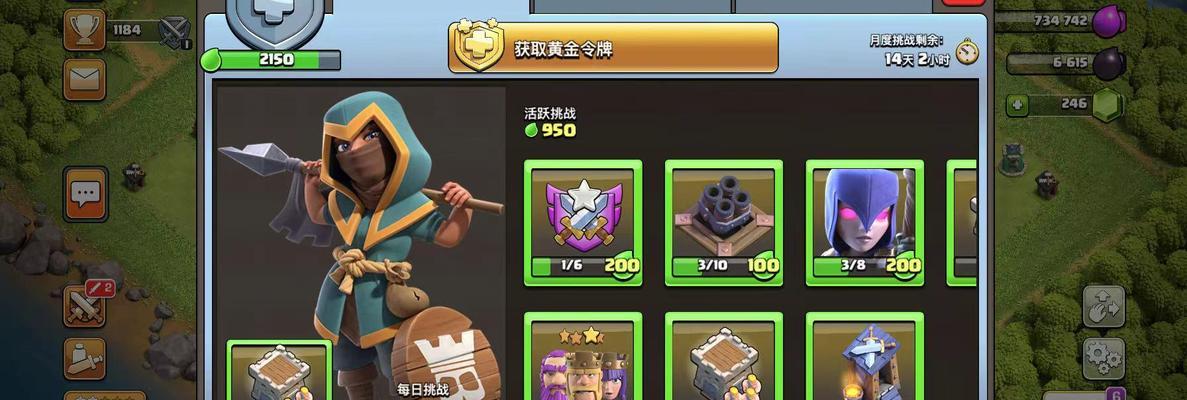This screenshot has height=400, width=1187.
Task: Open the chat speech bubble button
Action: click(85, 193)
